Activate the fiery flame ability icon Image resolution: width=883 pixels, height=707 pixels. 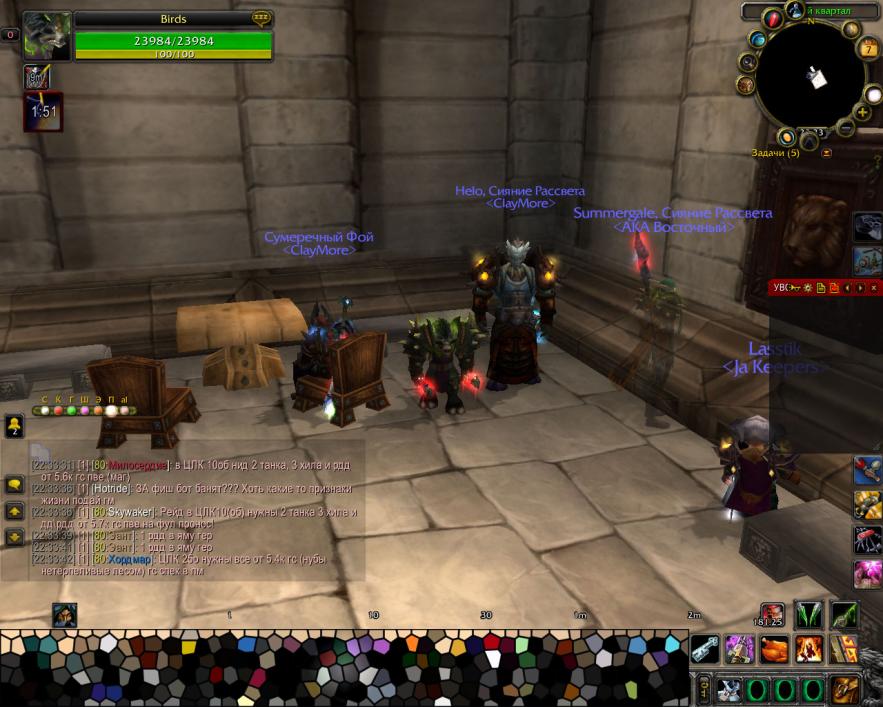pos(808,648)
